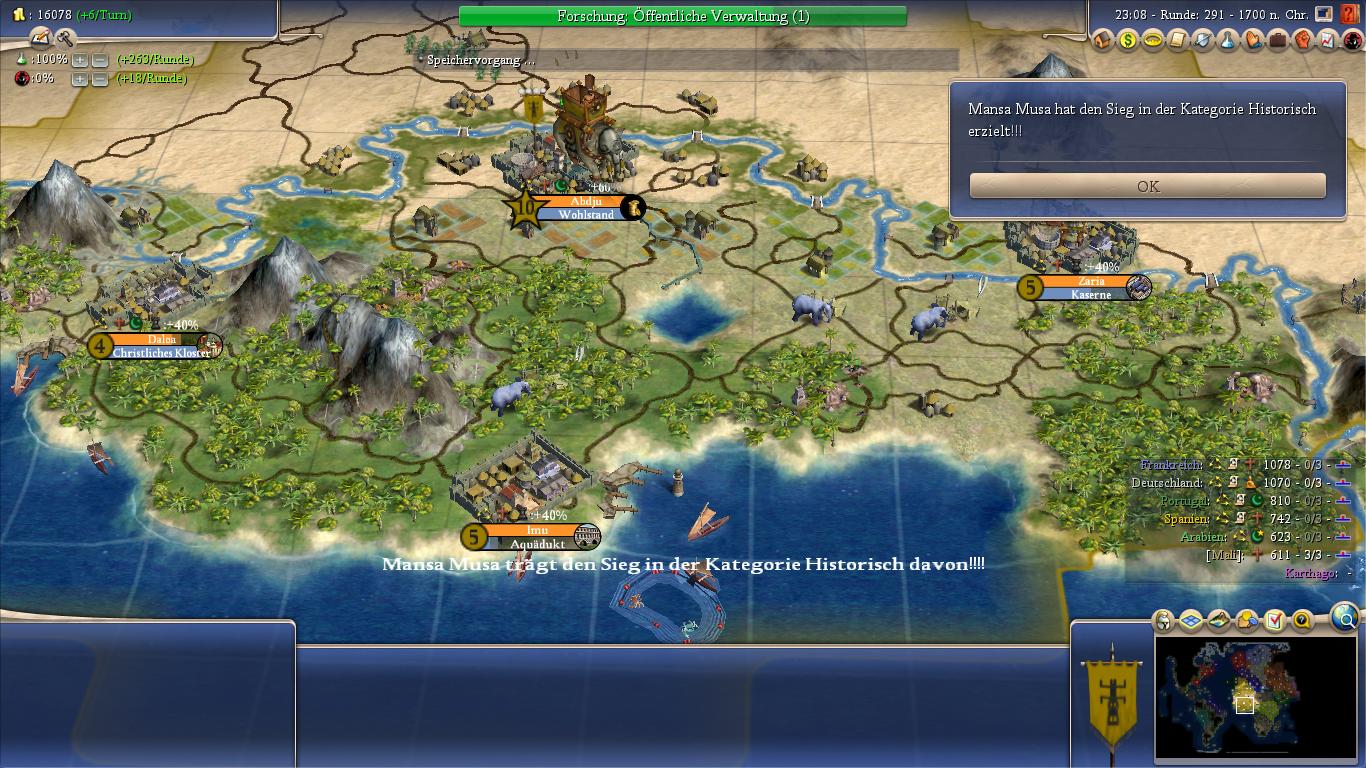Open the info screen graph icon
The height and width of the screenshot is (768, 1366).
[x=1328, y=41]
